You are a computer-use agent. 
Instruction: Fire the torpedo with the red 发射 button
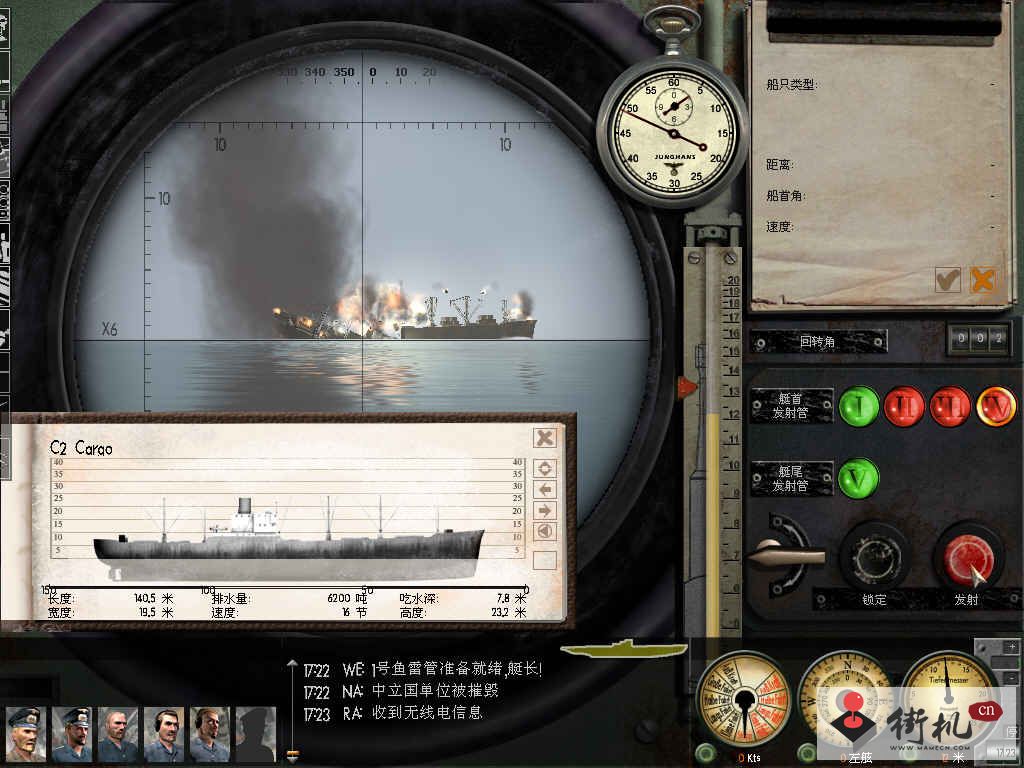(x=967, y=556)
